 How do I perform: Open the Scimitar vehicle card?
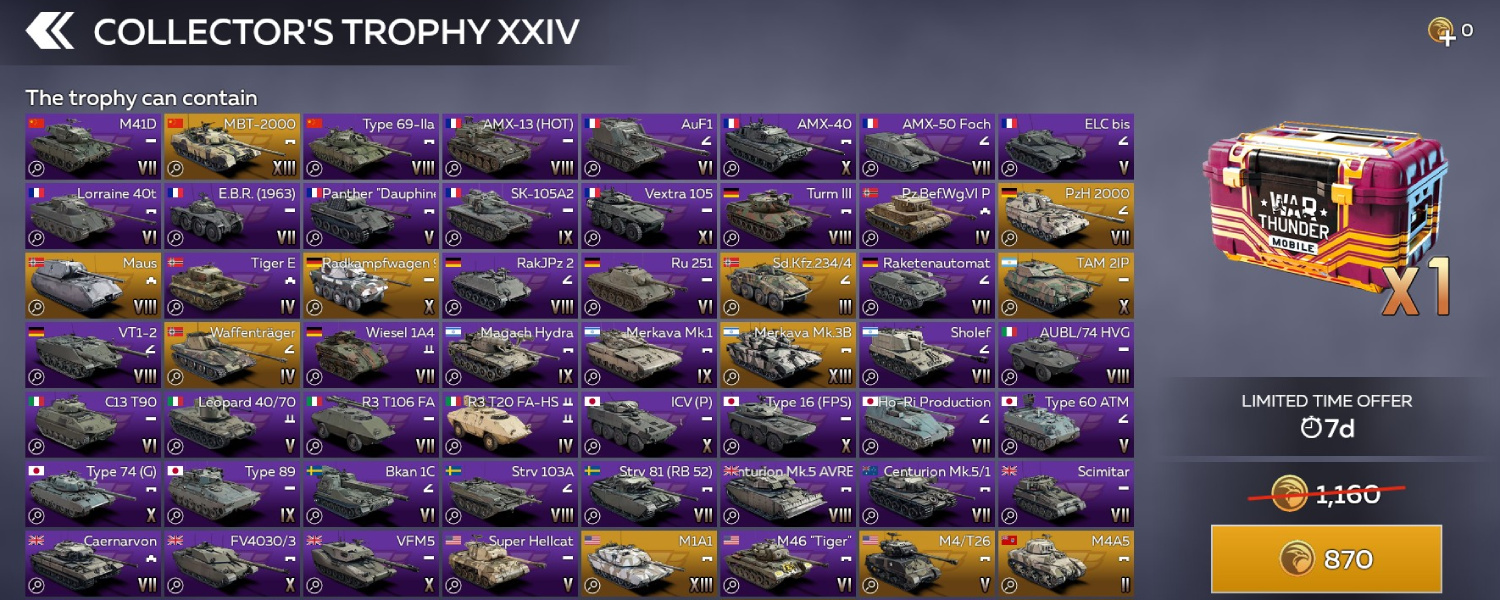pos(1066,494)
